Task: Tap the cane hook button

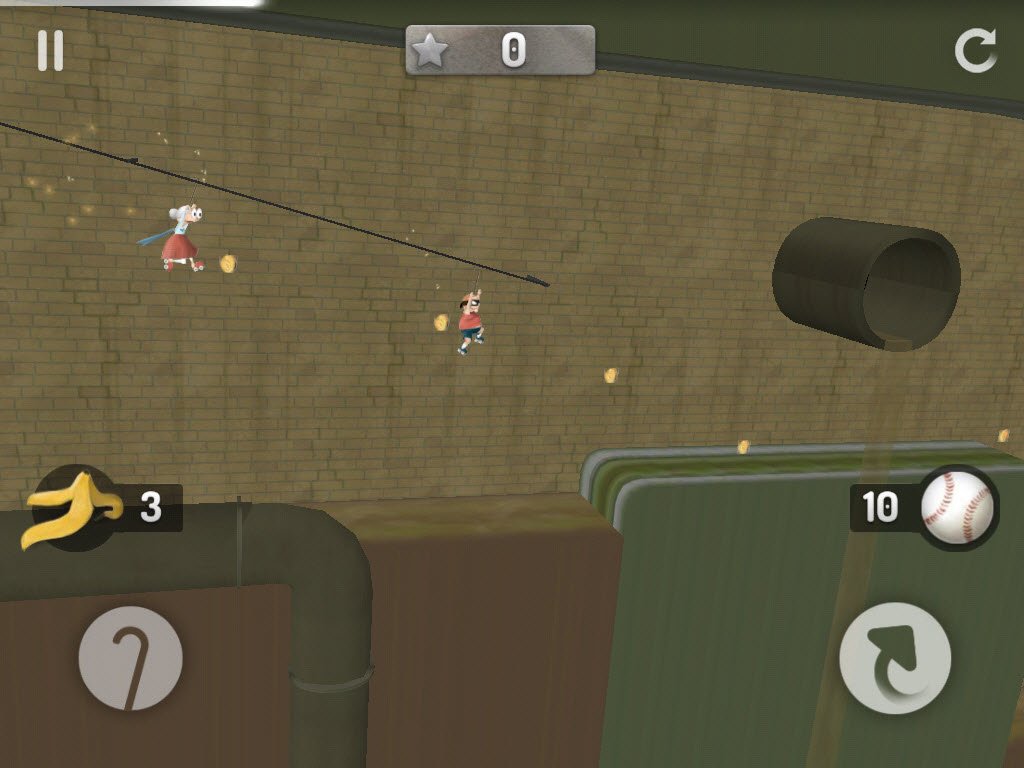Action: [130, 659]
